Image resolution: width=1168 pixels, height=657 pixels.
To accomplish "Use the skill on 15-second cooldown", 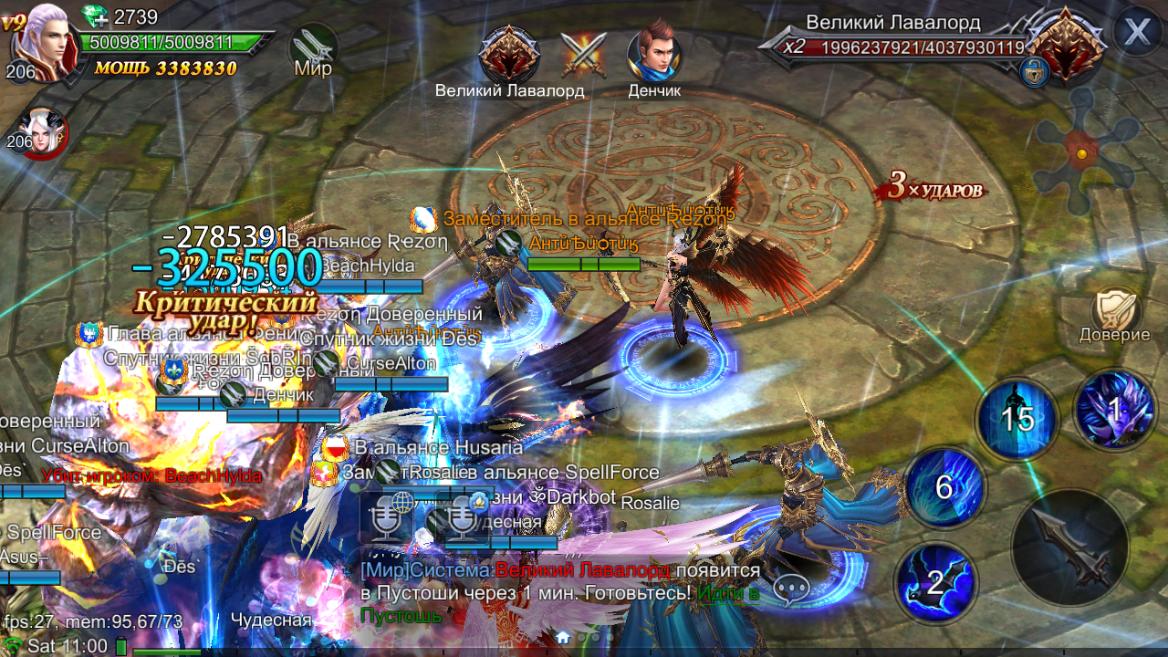I will [x=1017, y=417].
